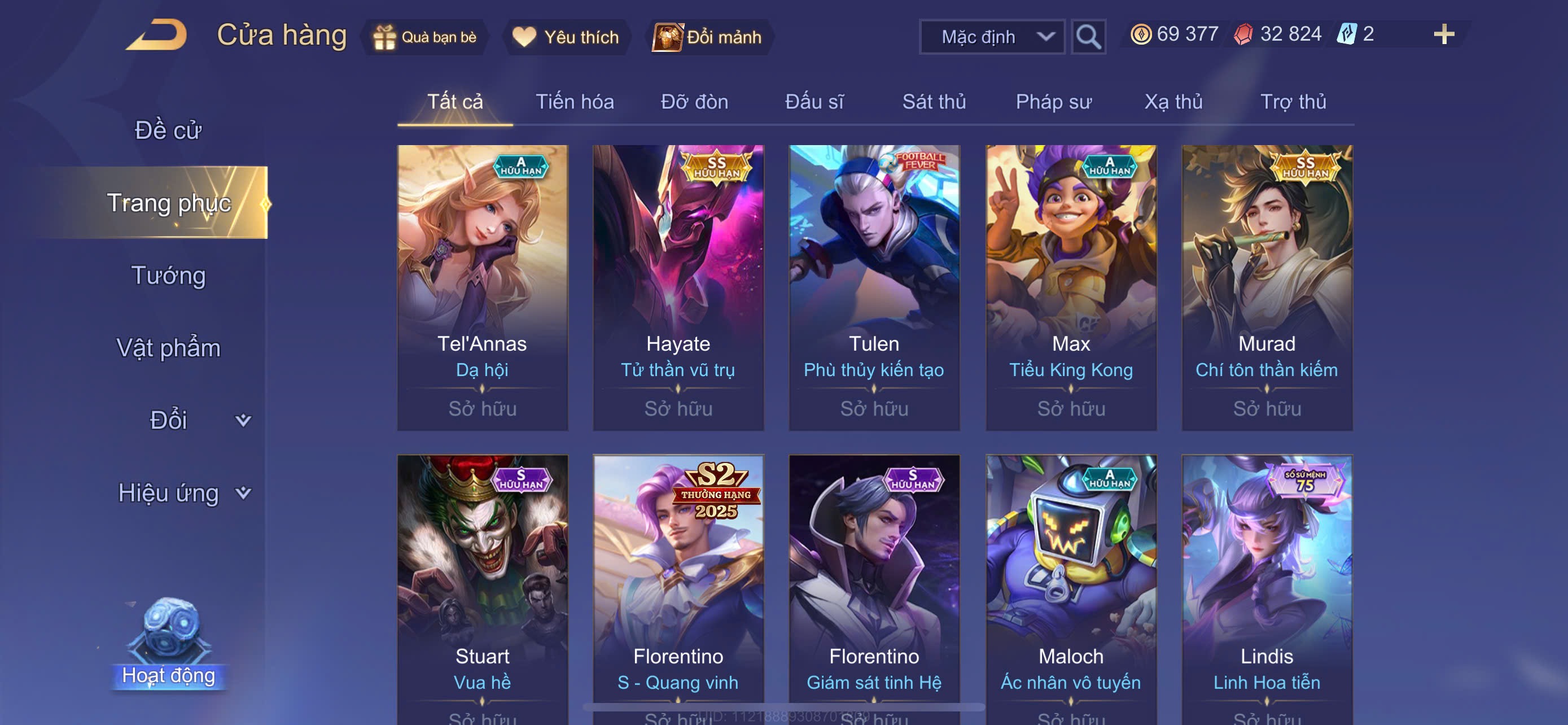This screenshot has width=1568, height=725.
Task: Click the magnifying glass search button
Action: (1088, 37)
